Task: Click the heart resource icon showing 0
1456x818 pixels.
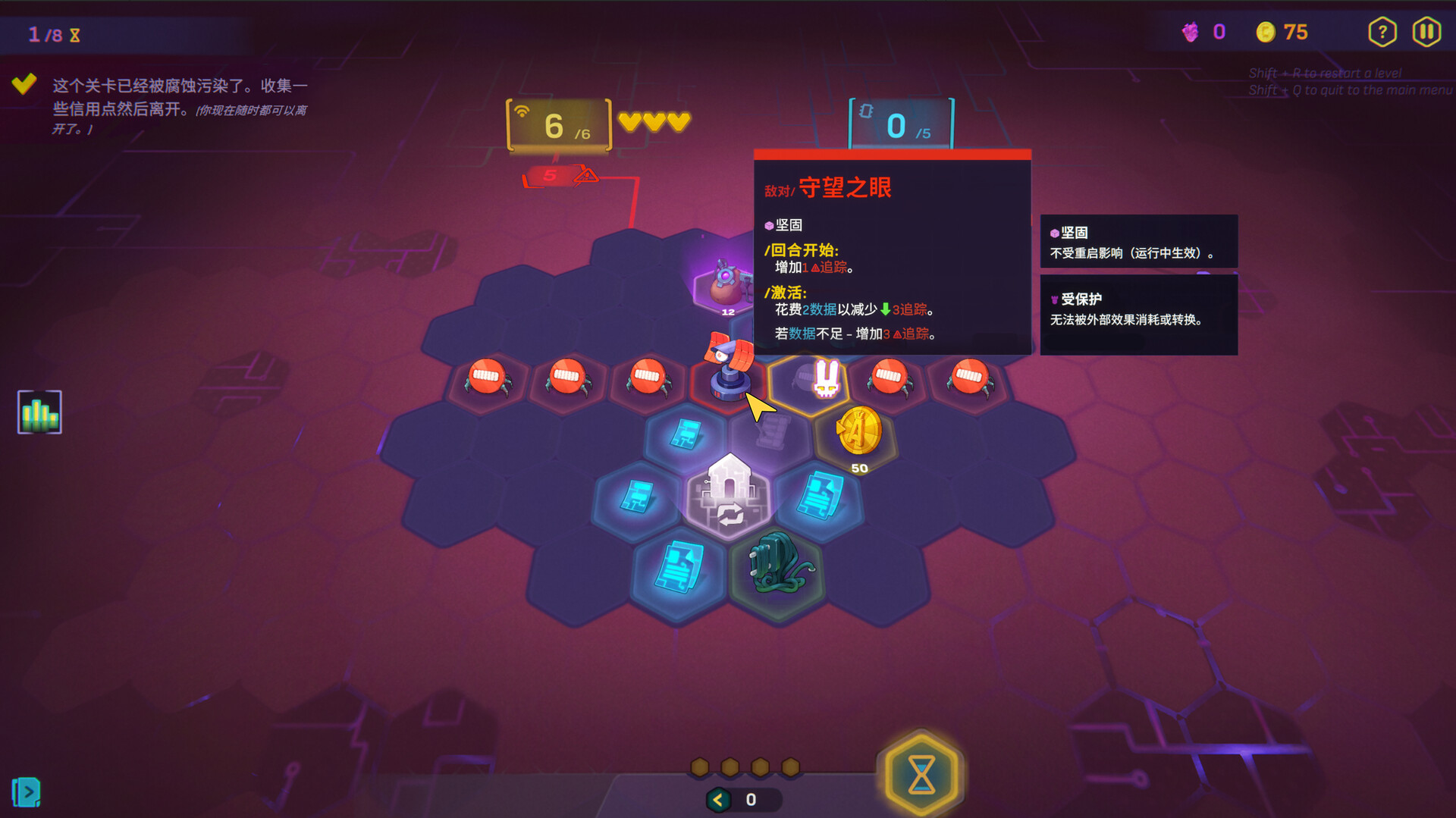Action: click(1202, 32)
